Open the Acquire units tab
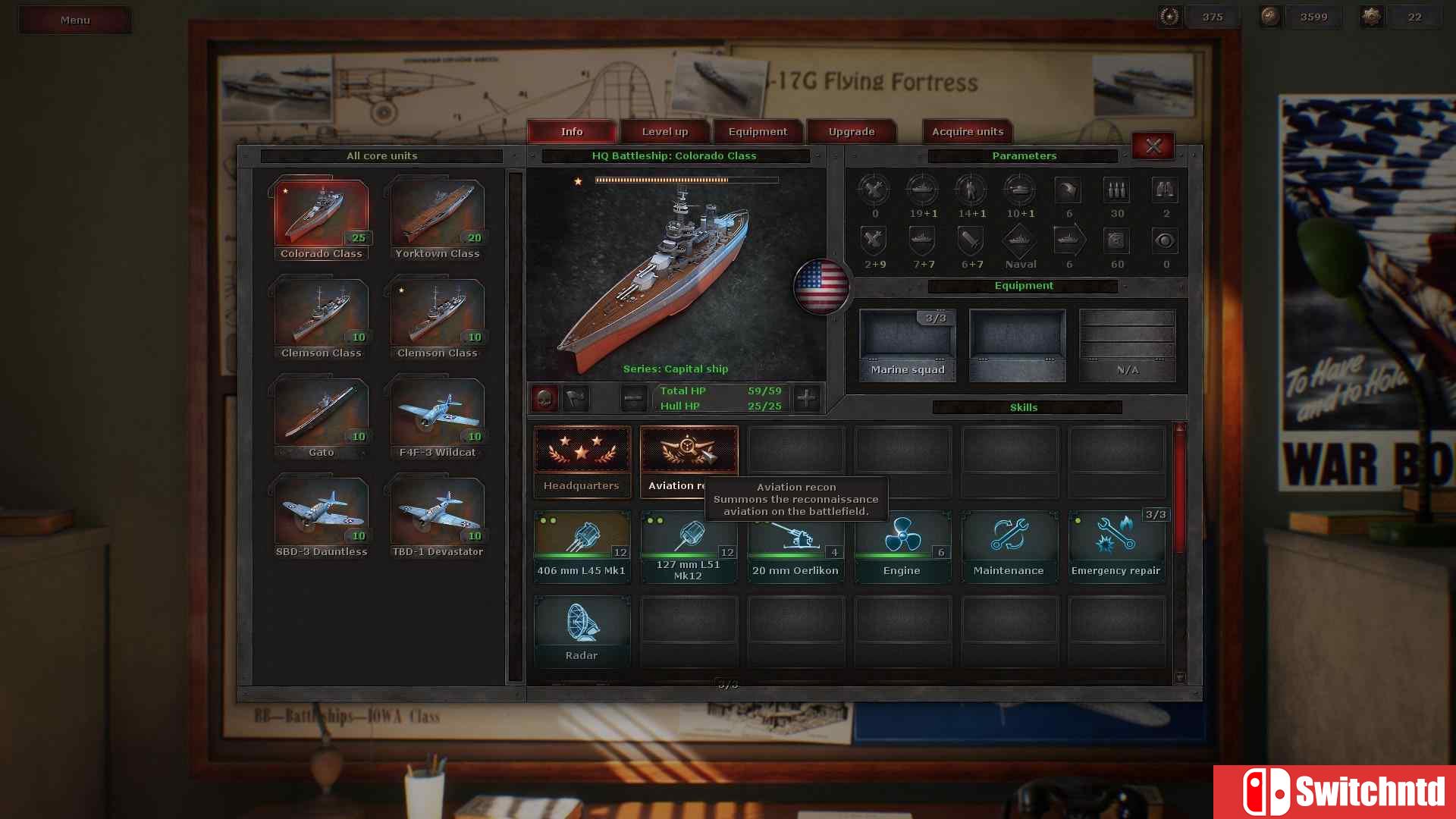 [967, 131]
